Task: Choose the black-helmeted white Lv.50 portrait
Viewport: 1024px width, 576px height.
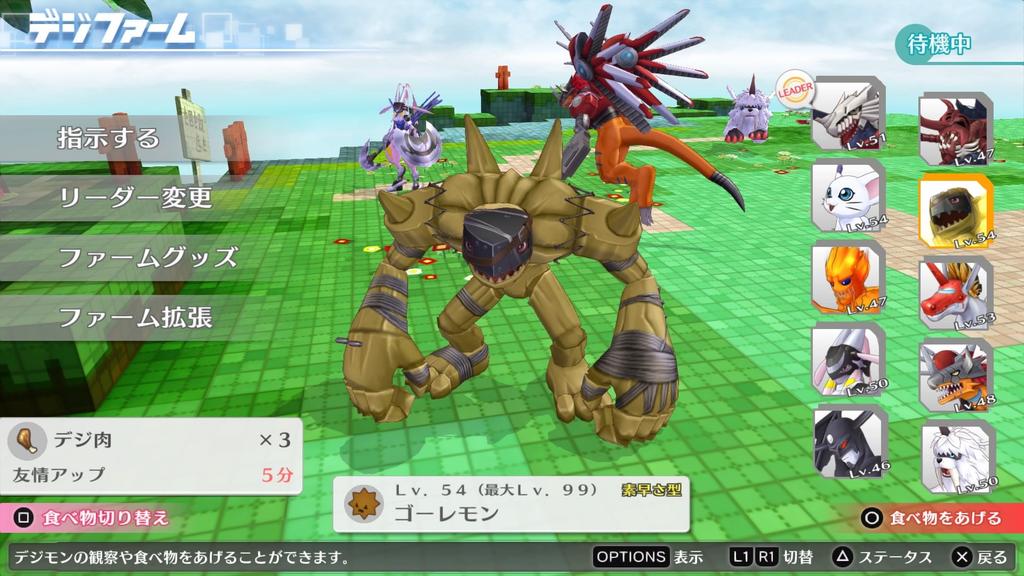Action: (x=847, y=359)
